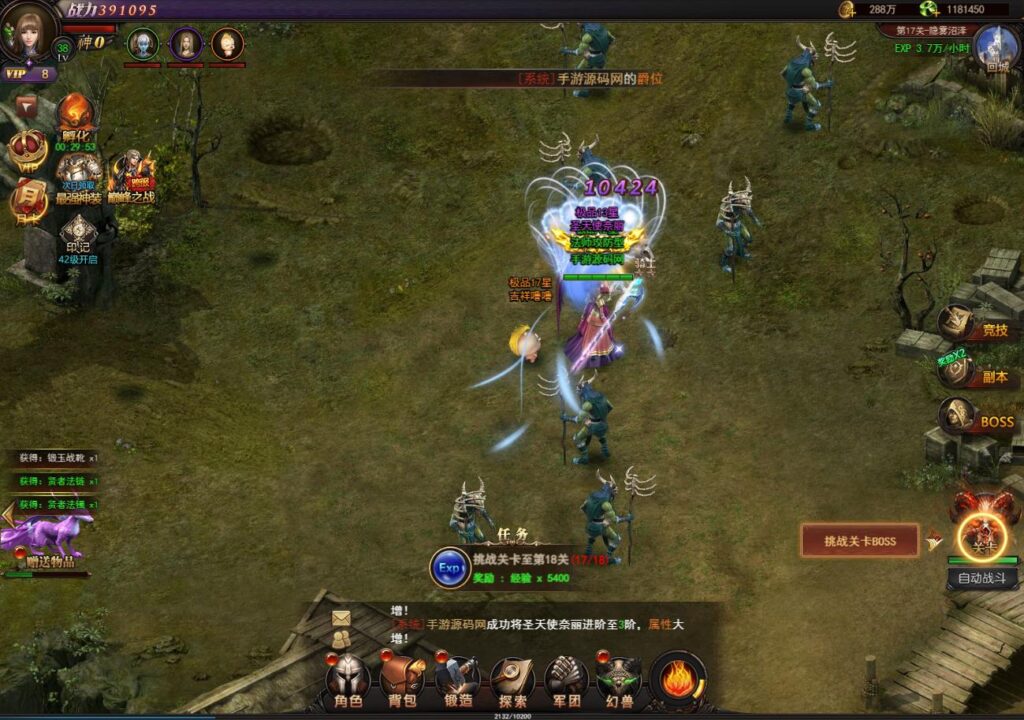Collapse the left icon panel with red arrow
Viewport: 1024px width, 720px height.
tap(27, 104)
